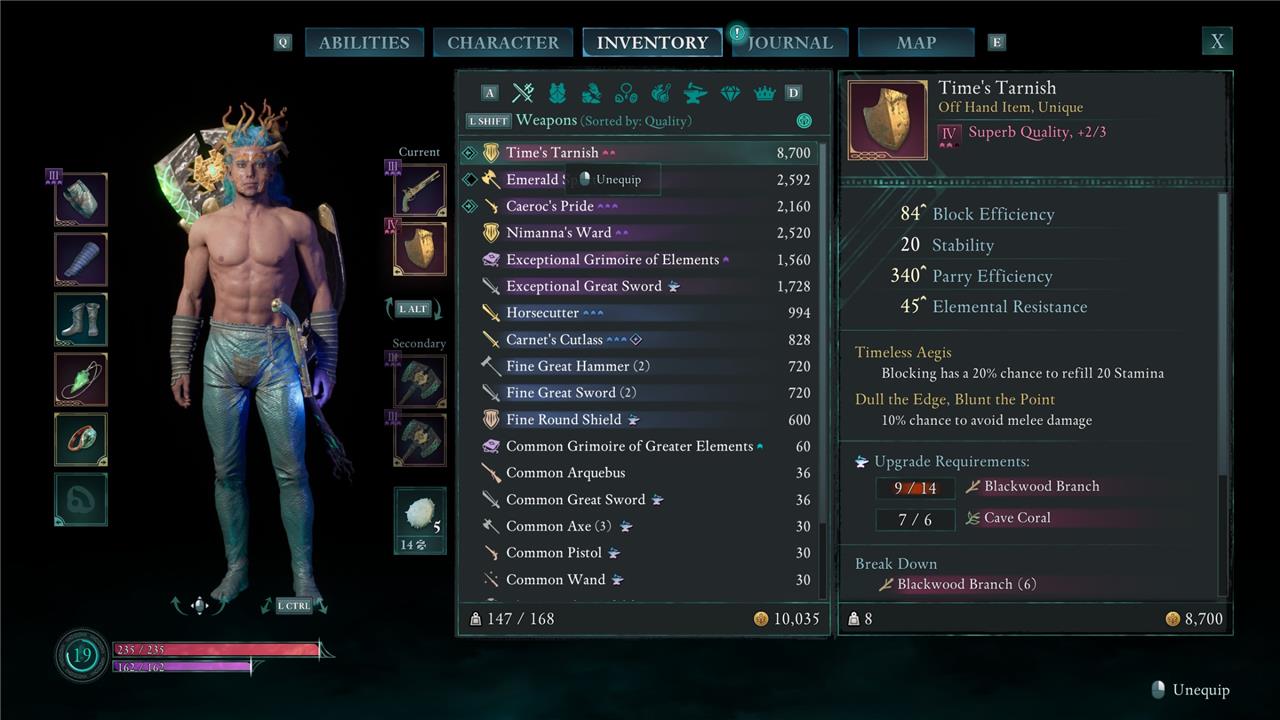Click the Unequip option beside Emerald item

(611, 180)
